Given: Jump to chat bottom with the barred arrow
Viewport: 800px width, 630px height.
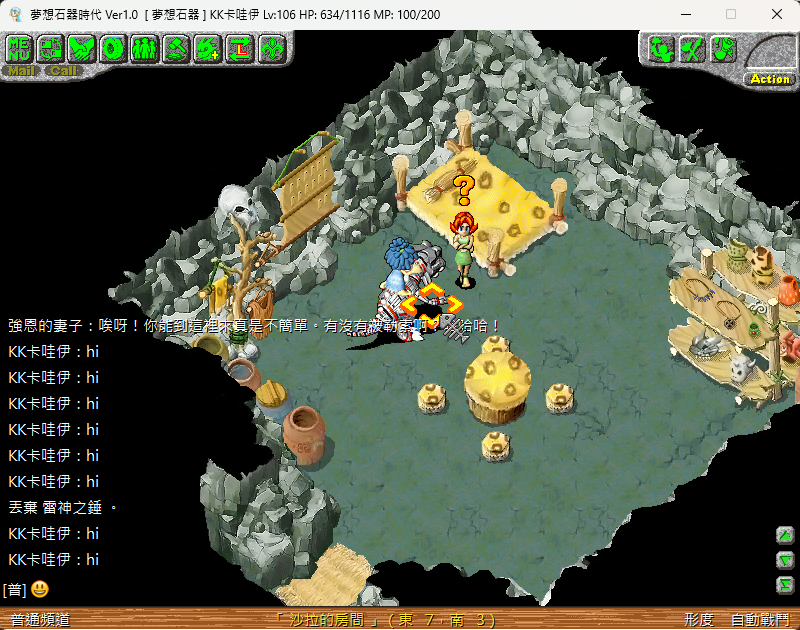Looking at the screenshot, I should coord(786,585).
